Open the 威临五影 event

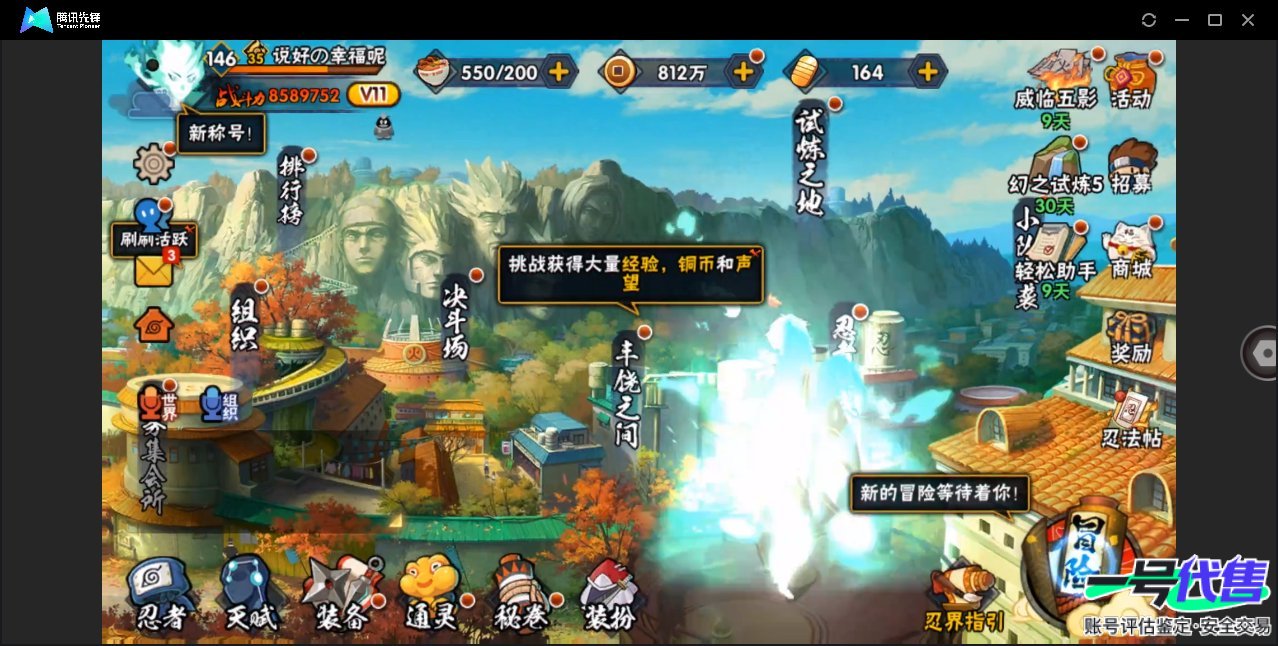[1055, 80]
